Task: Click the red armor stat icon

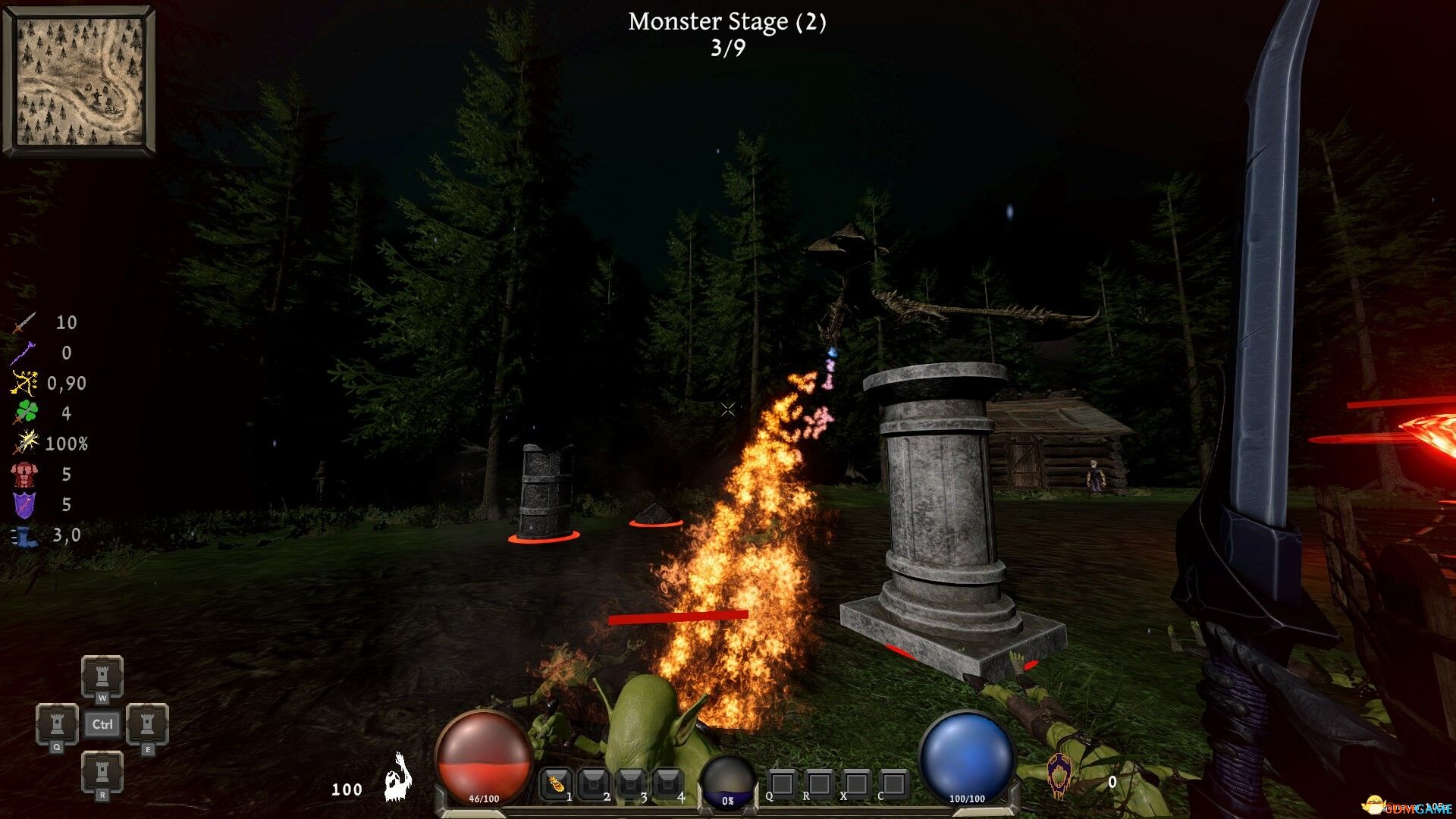Action: pyautogui.click(x=24, y=475)
